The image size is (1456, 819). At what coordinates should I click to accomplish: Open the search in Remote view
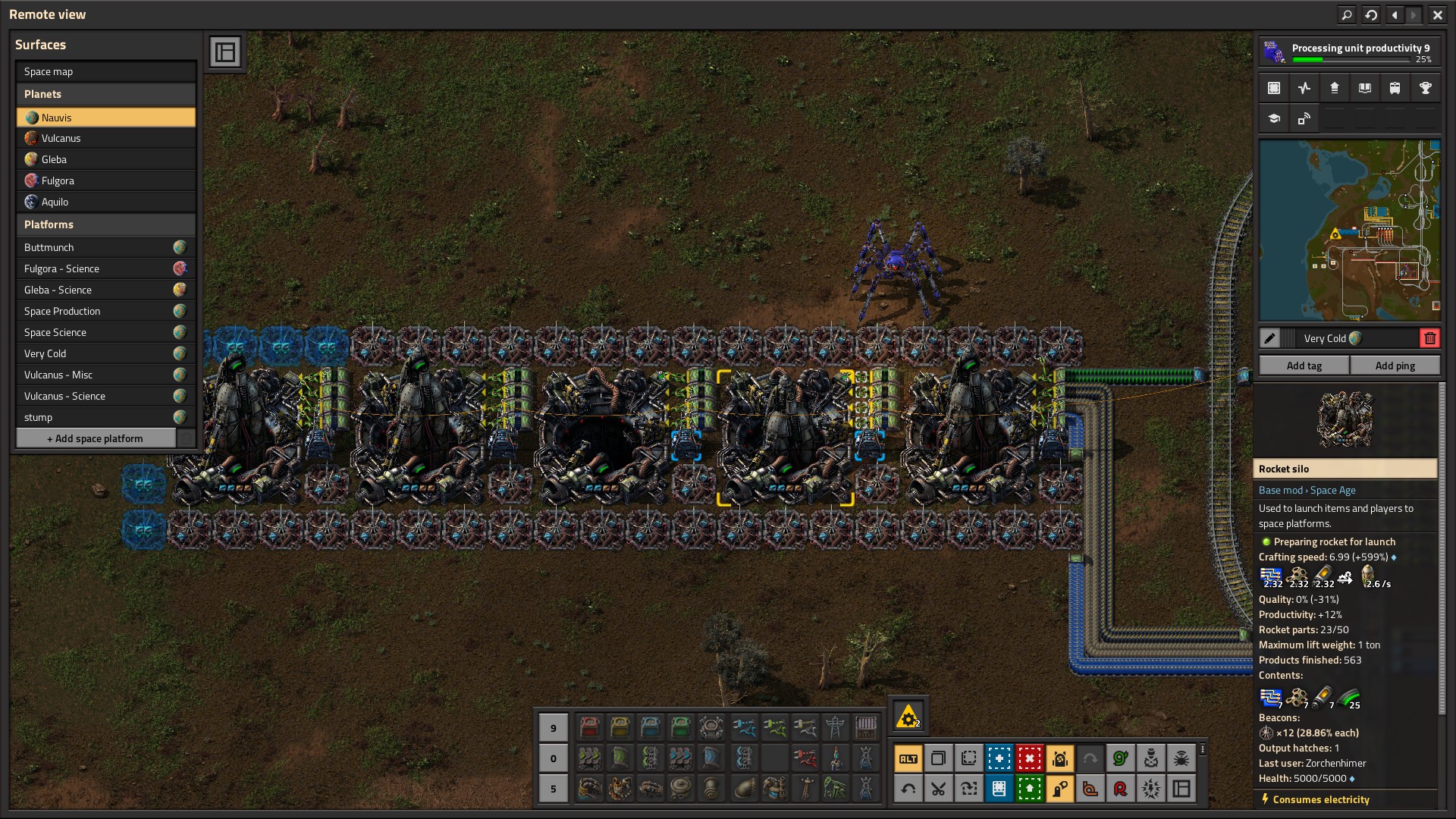click(1346, 14)
